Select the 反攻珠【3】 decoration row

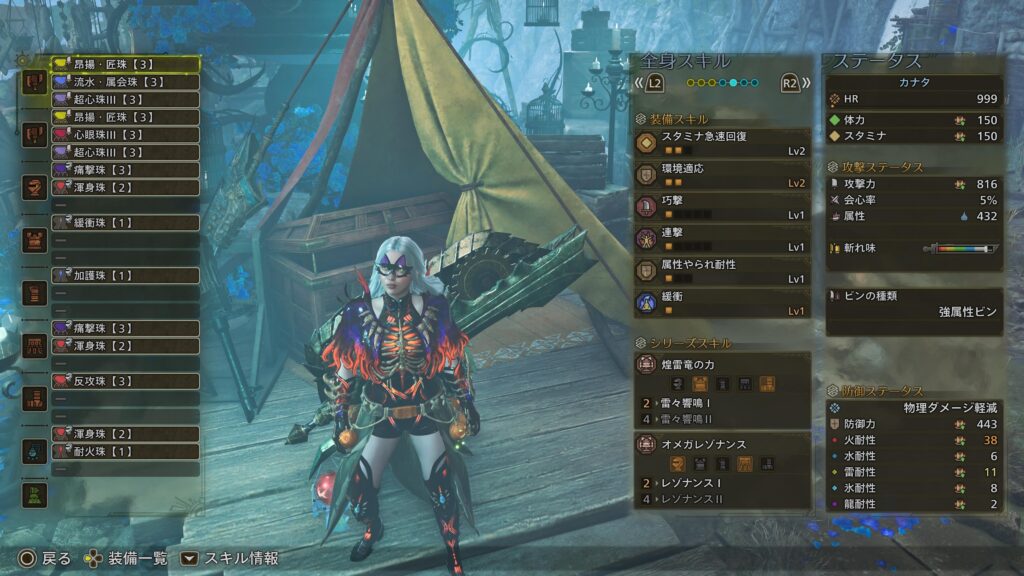(x=125, y=381)
